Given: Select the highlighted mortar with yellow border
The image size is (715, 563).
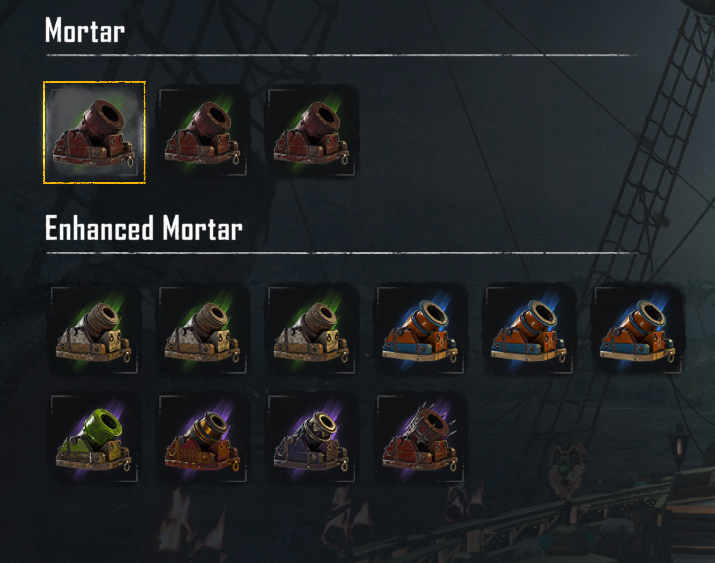Looking at the screenshot, I should [x=95, y=133].
